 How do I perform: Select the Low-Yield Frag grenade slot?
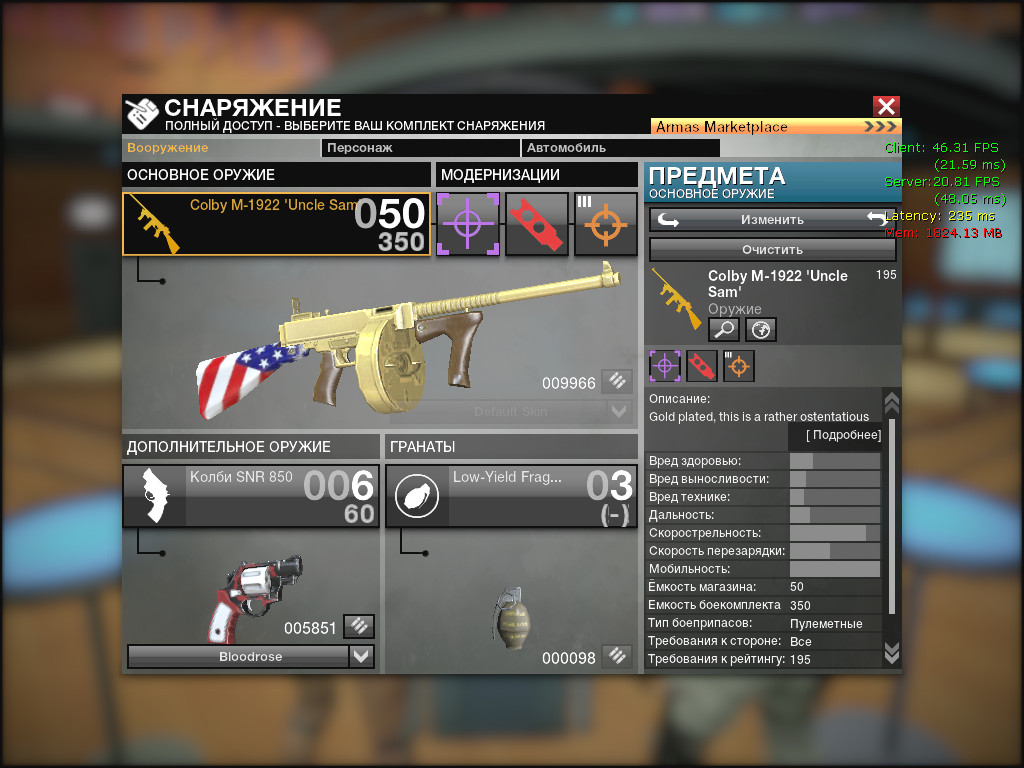pos(511,496)
